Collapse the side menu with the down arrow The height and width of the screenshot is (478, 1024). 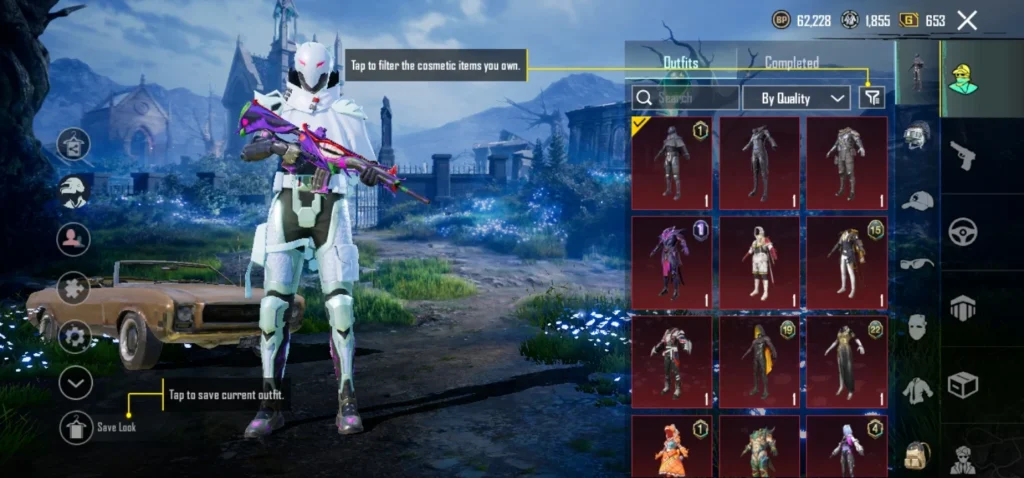coord(75,382)
